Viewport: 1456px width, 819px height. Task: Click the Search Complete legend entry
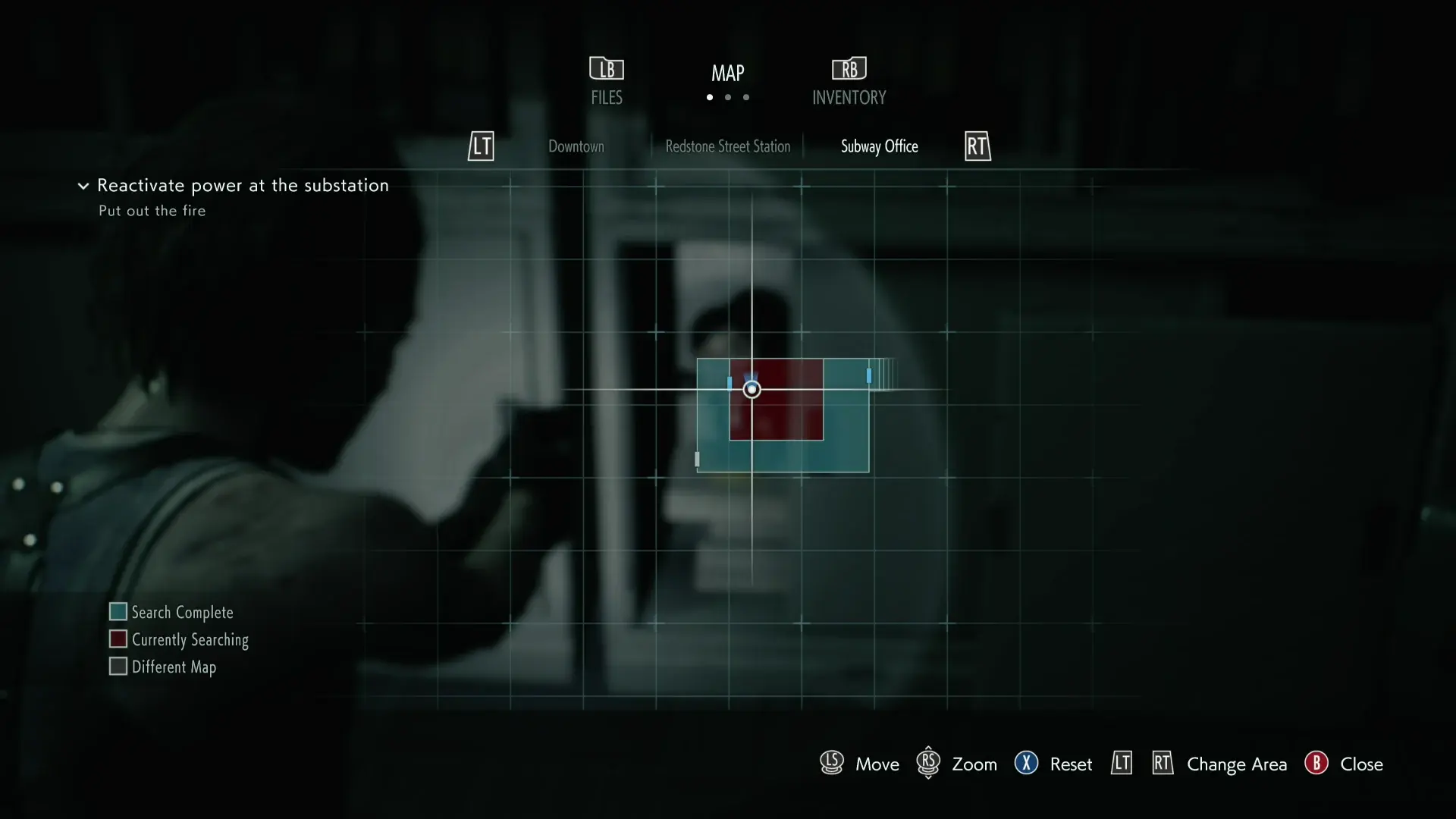click(x=172, y=612)
